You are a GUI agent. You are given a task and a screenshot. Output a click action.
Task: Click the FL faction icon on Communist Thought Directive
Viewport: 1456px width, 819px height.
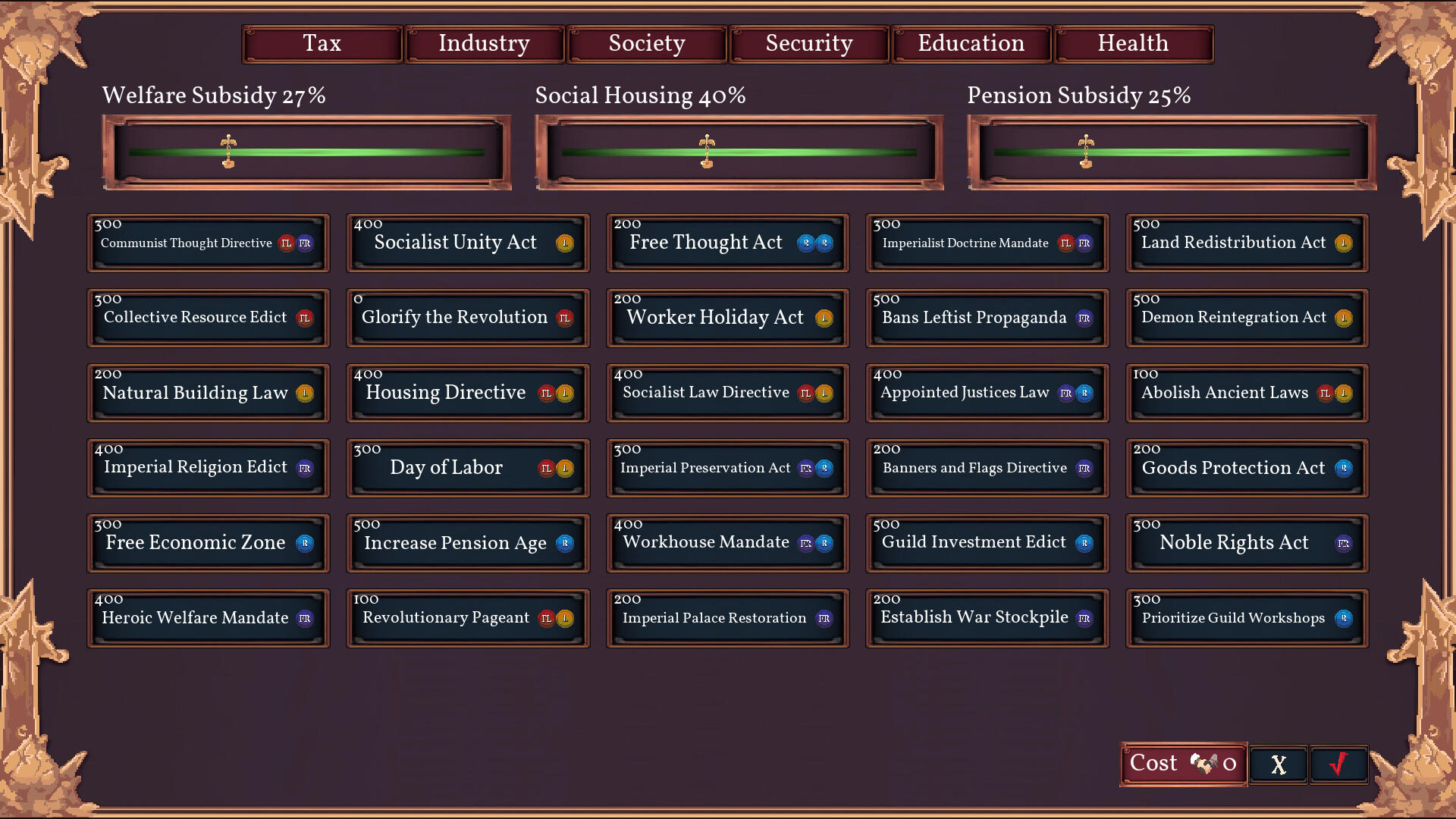(287, 243)
